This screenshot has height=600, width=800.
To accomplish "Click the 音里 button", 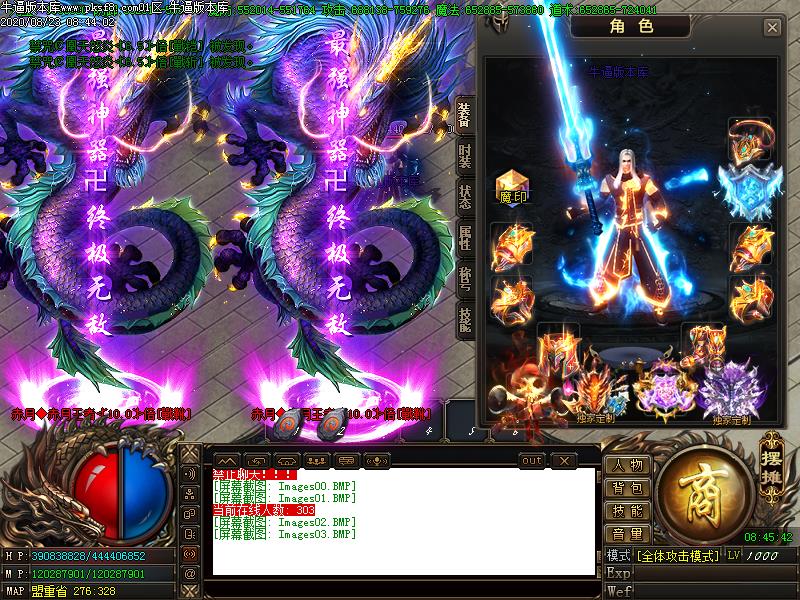I will [628, 534].
